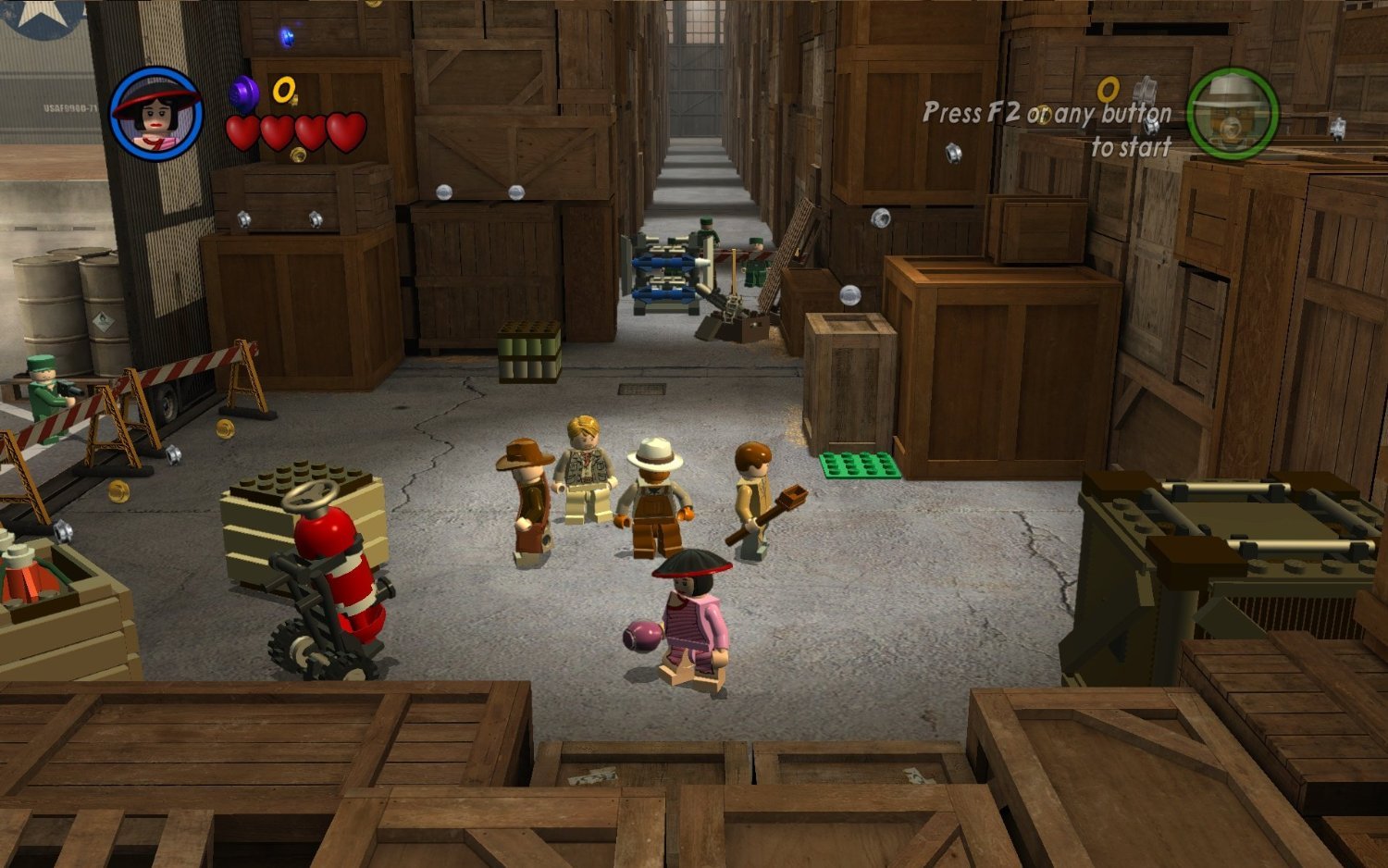Click the green LEGO baseplate on the floor
The width and height of the screenshot is (1388, 868).
(x=861, y=463)
